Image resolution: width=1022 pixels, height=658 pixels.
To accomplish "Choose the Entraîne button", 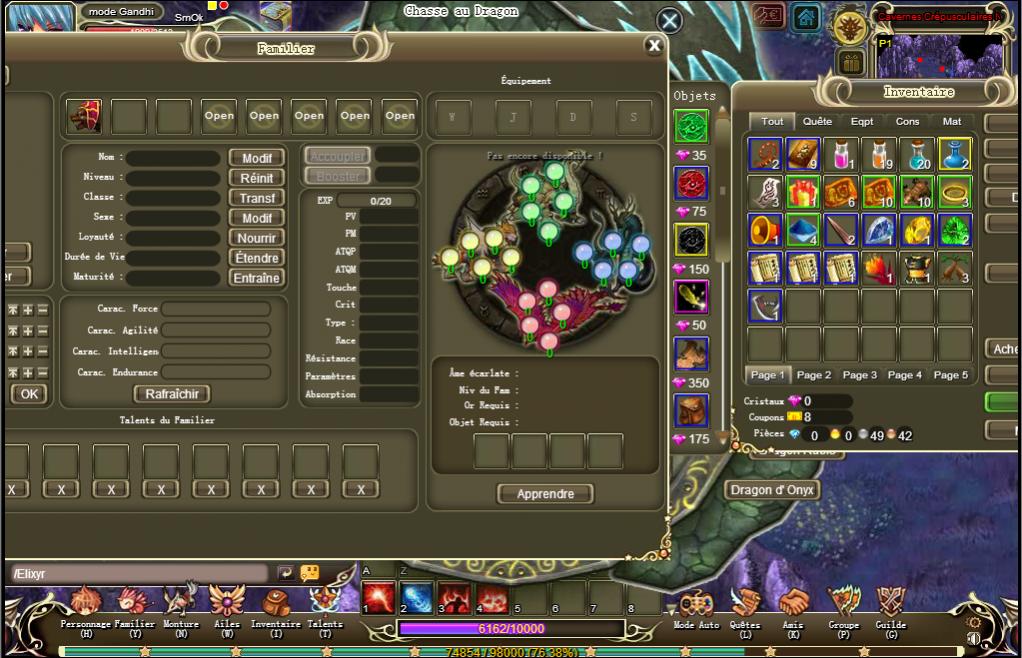I will (257, 278).
